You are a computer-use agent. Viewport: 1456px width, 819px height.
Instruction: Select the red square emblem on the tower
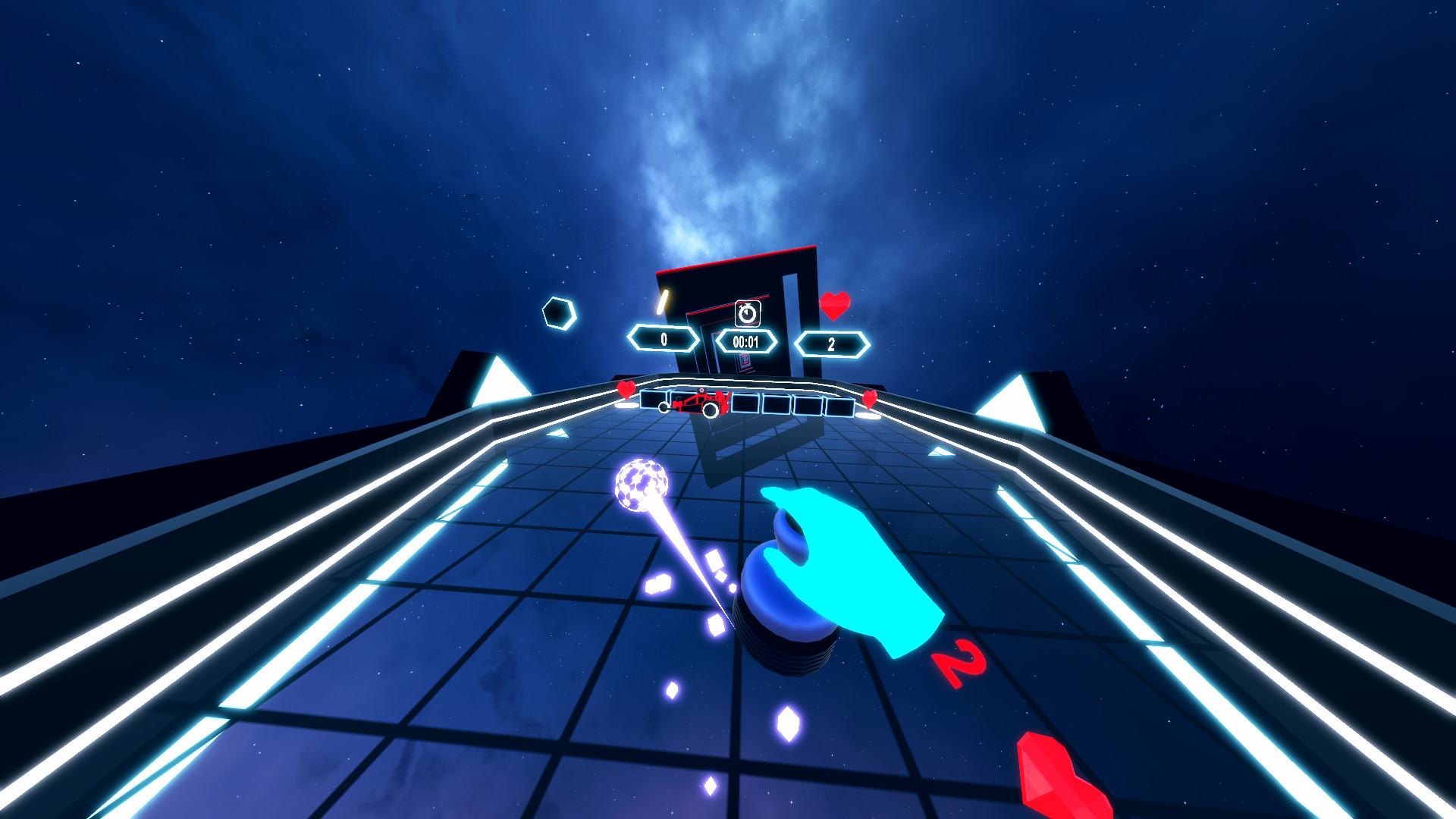[x=745, y=362]
